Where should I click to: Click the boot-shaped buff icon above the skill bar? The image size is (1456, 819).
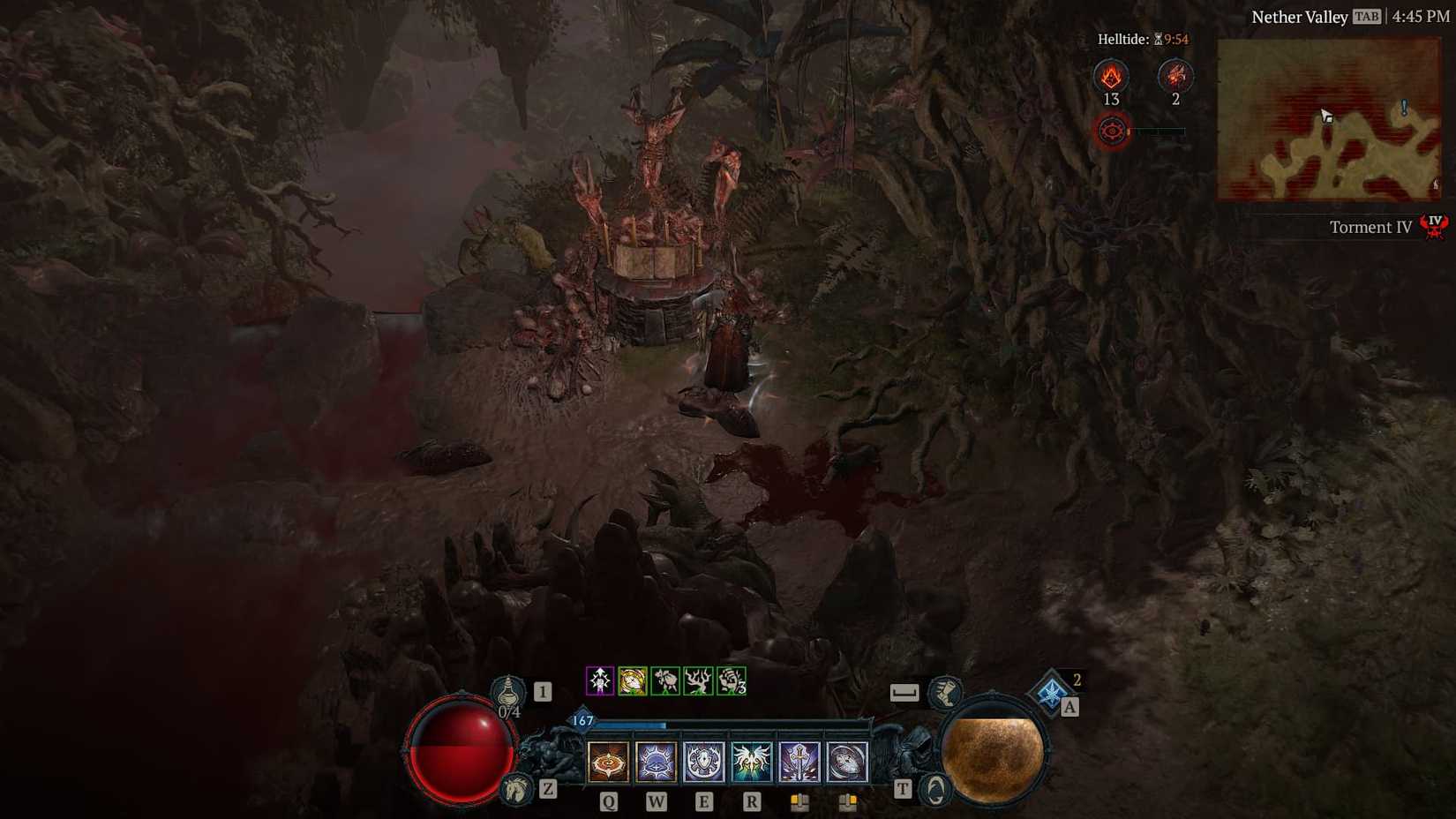coord(944,694)
